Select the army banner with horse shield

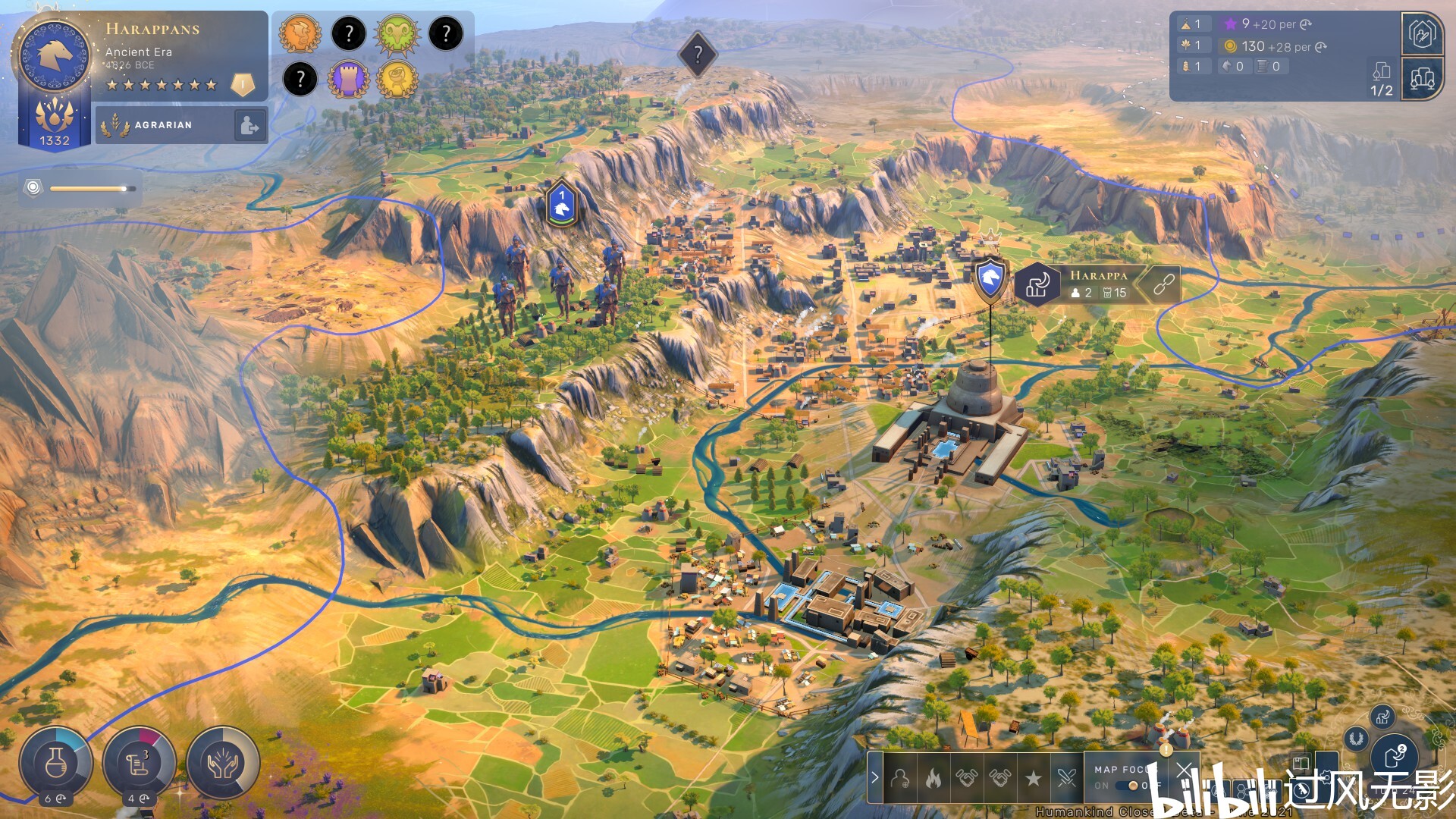tap(561, 204)
